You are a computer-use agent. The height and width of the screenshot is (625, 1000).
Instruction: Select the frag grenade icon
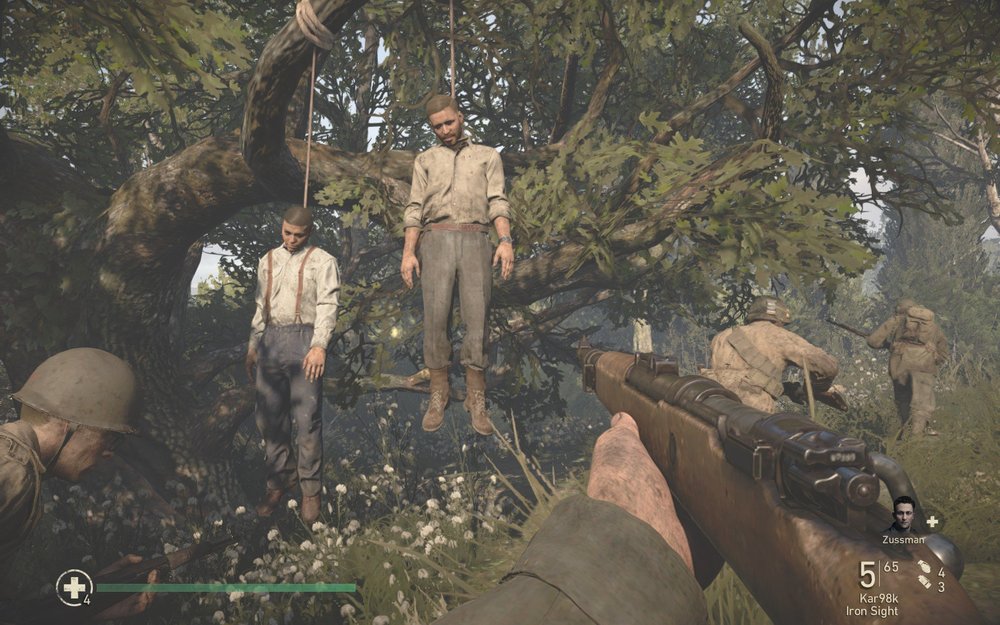(924, 568)
